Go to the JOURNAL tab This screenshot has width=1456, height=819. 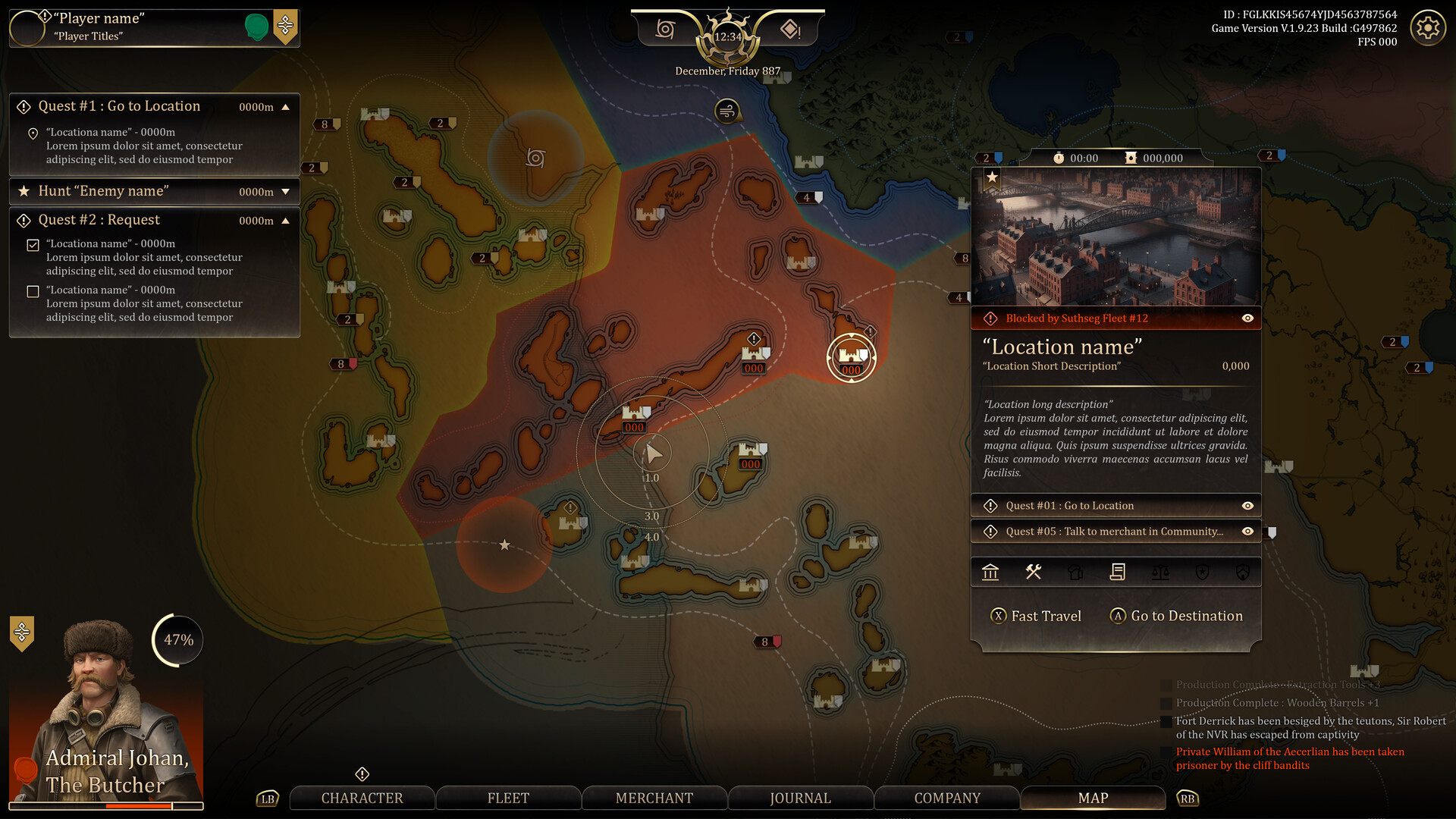(800, 798)
